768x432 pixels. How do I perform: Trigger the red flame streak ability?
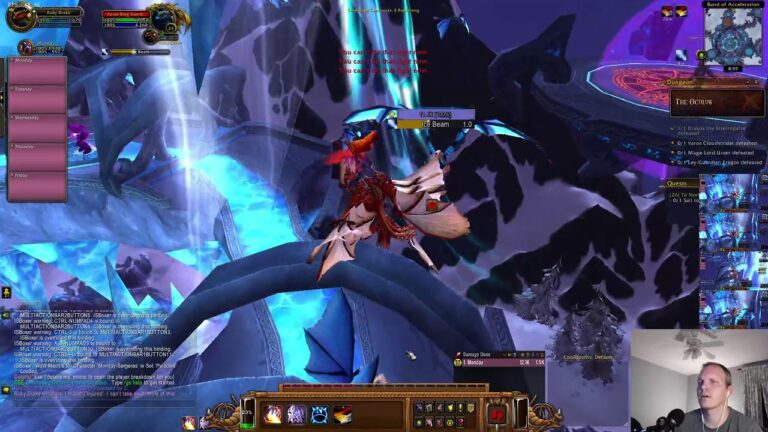(343, 413)
